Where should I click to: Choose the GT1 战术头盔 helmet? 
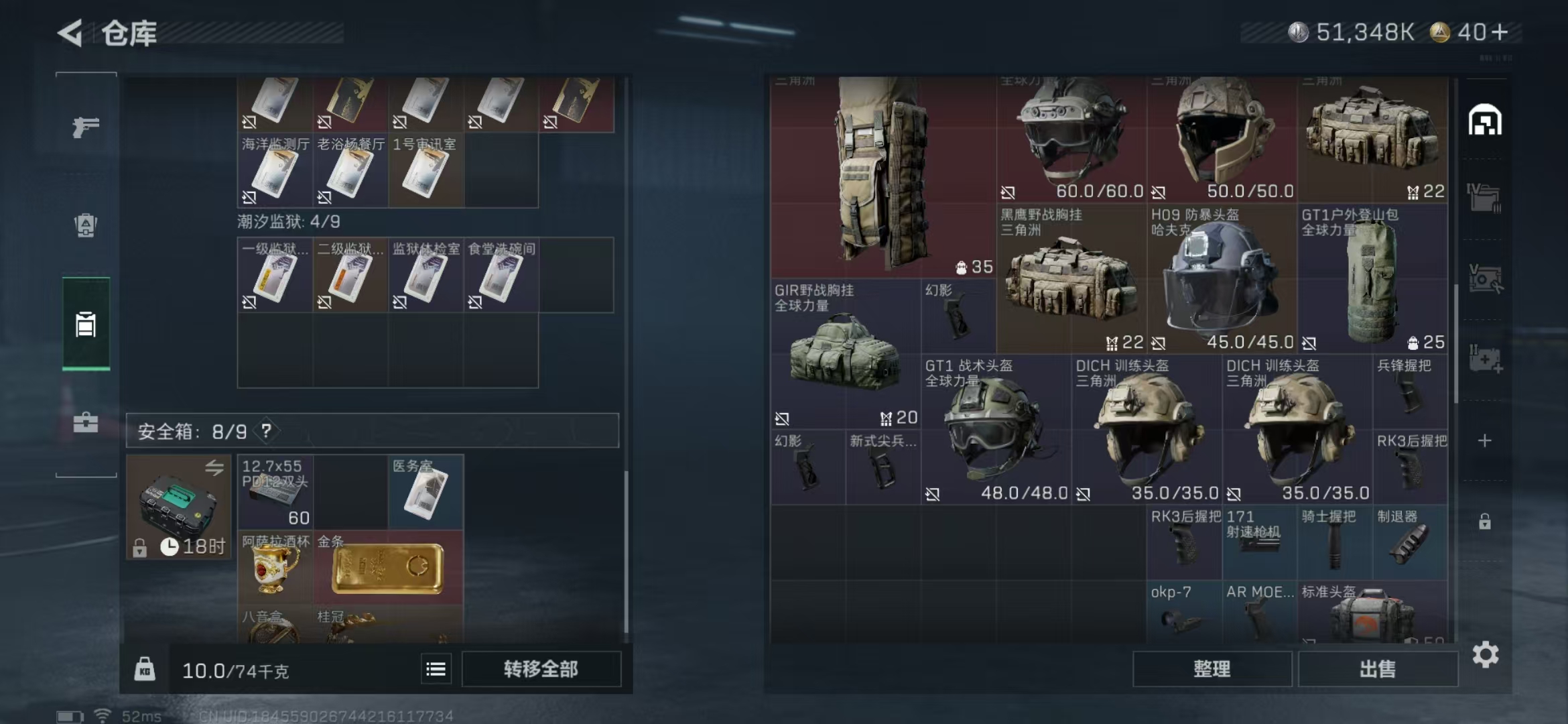point(995,430)
